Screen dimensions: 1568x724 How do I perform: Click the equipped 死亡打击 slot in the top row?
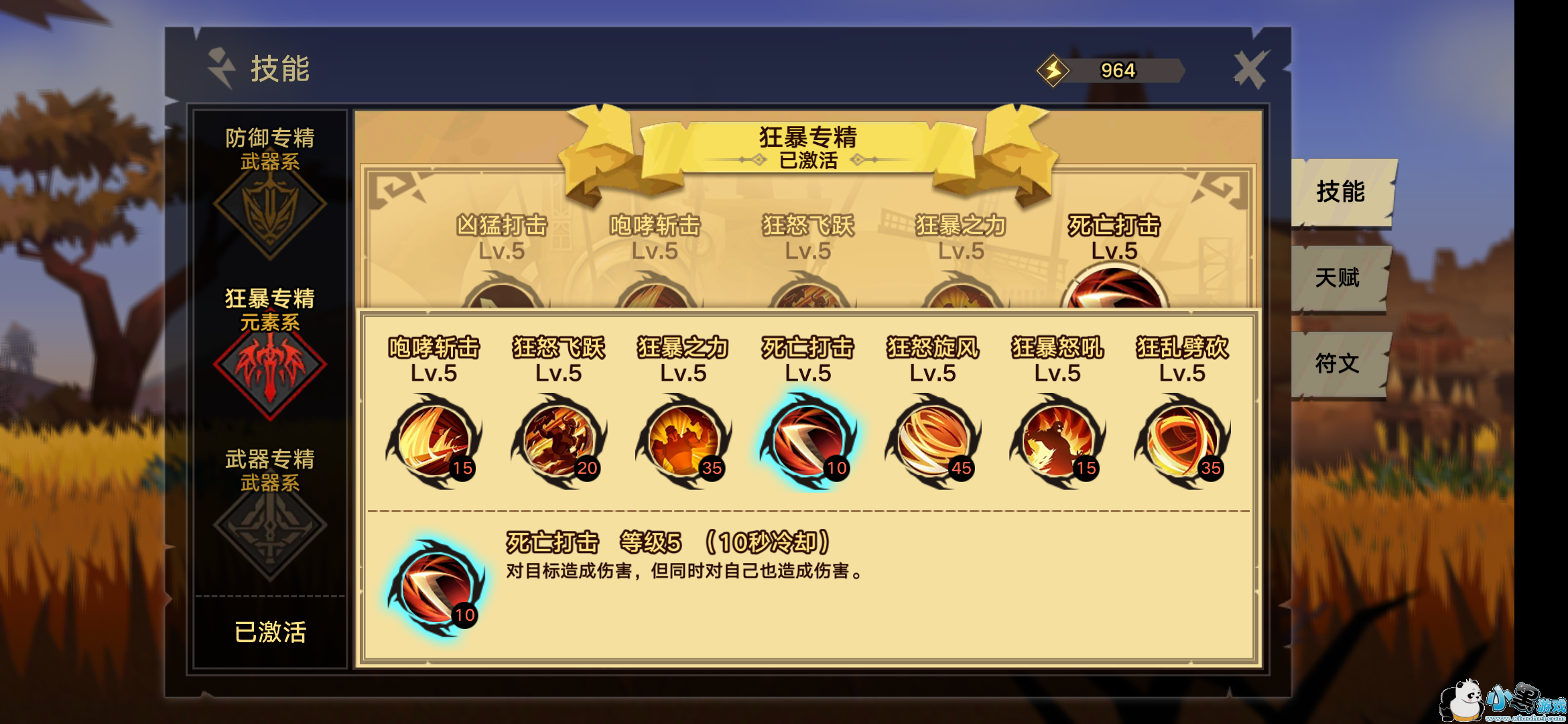1114,288
